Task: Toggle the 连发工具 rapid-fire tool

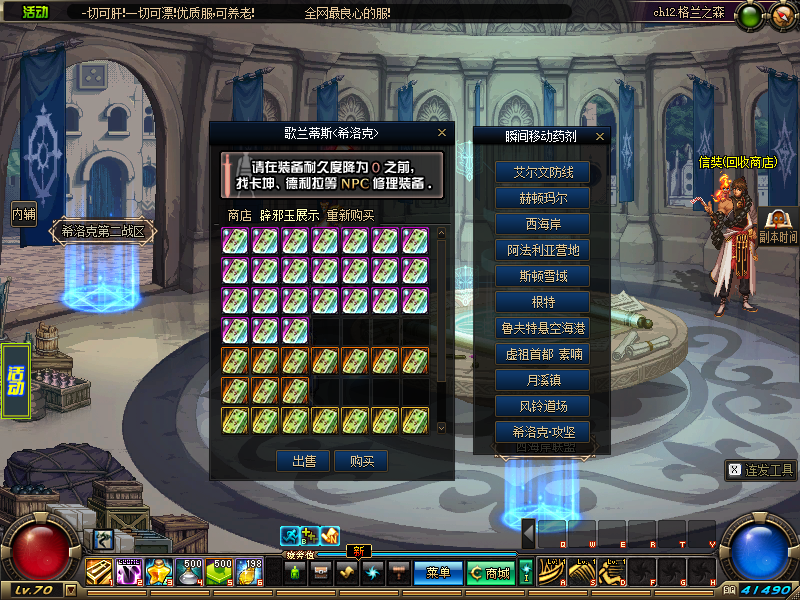Action: coord(761,470)
